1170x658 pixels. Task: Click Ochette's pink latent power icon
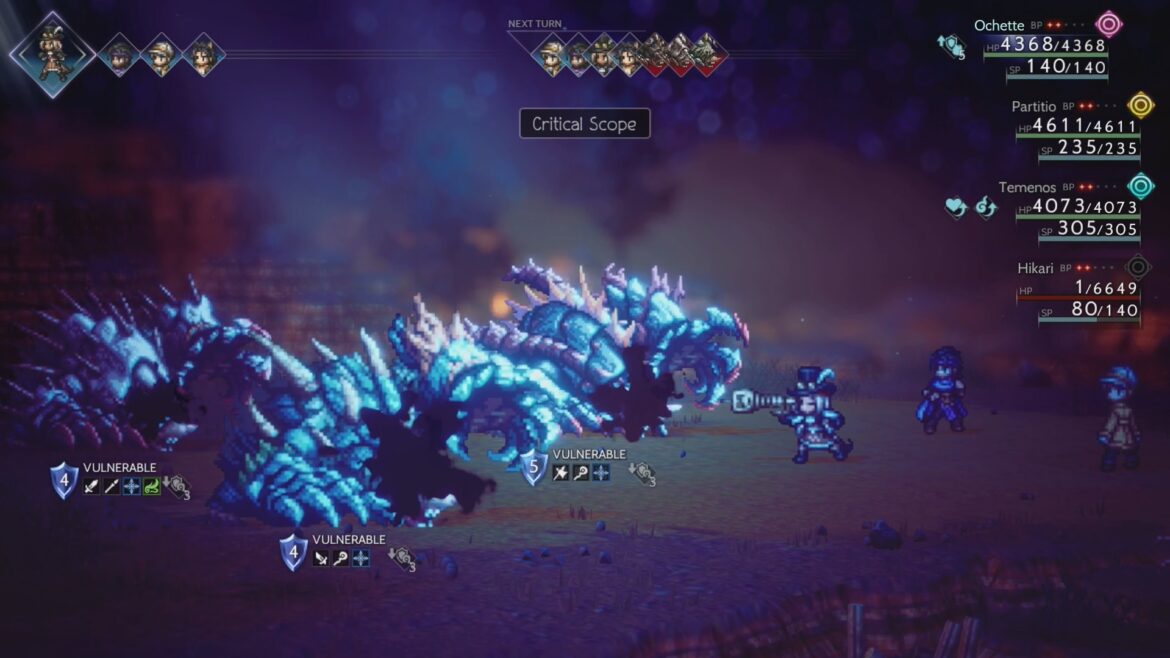coord(1108,24)
